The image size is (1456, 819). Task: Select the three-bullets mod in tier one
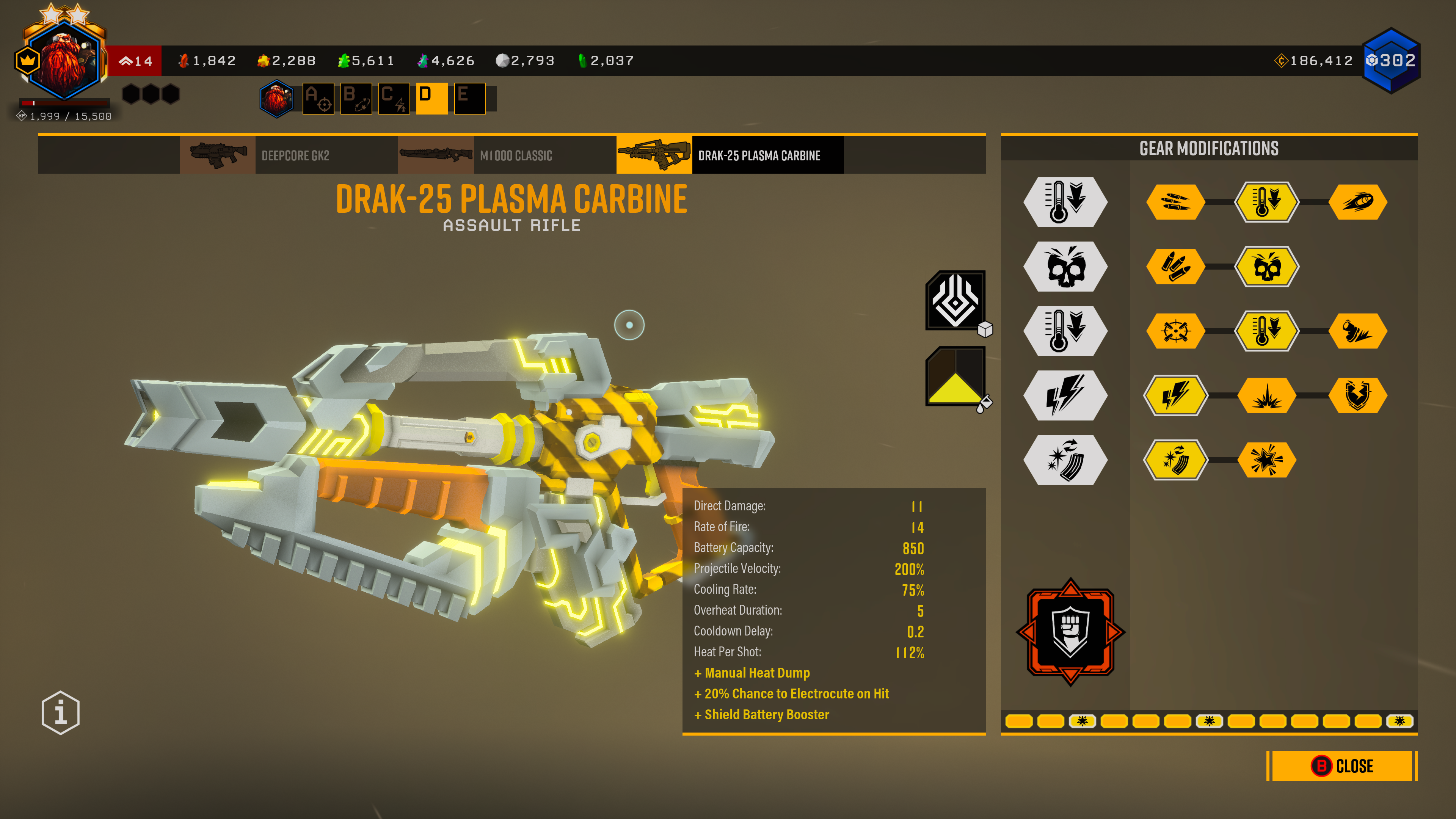point(1175,202)
